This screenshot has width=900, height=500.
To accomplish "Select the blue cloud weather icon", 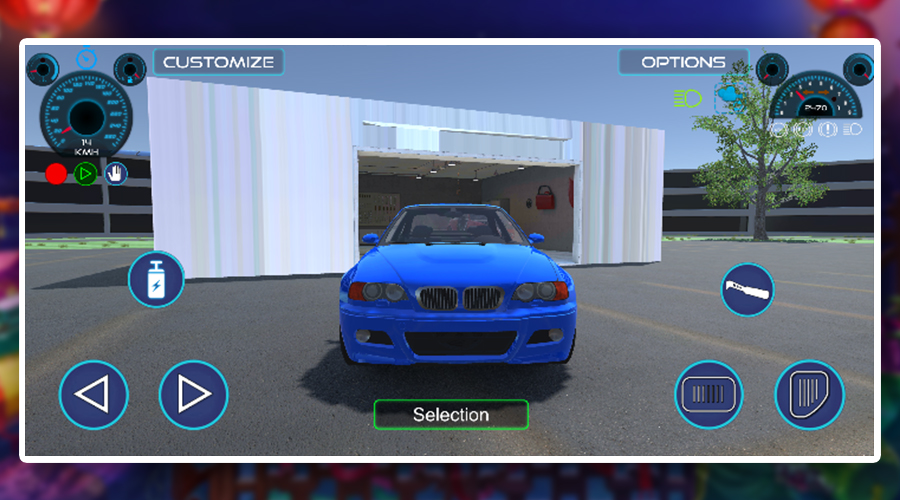I will point(729,96).
